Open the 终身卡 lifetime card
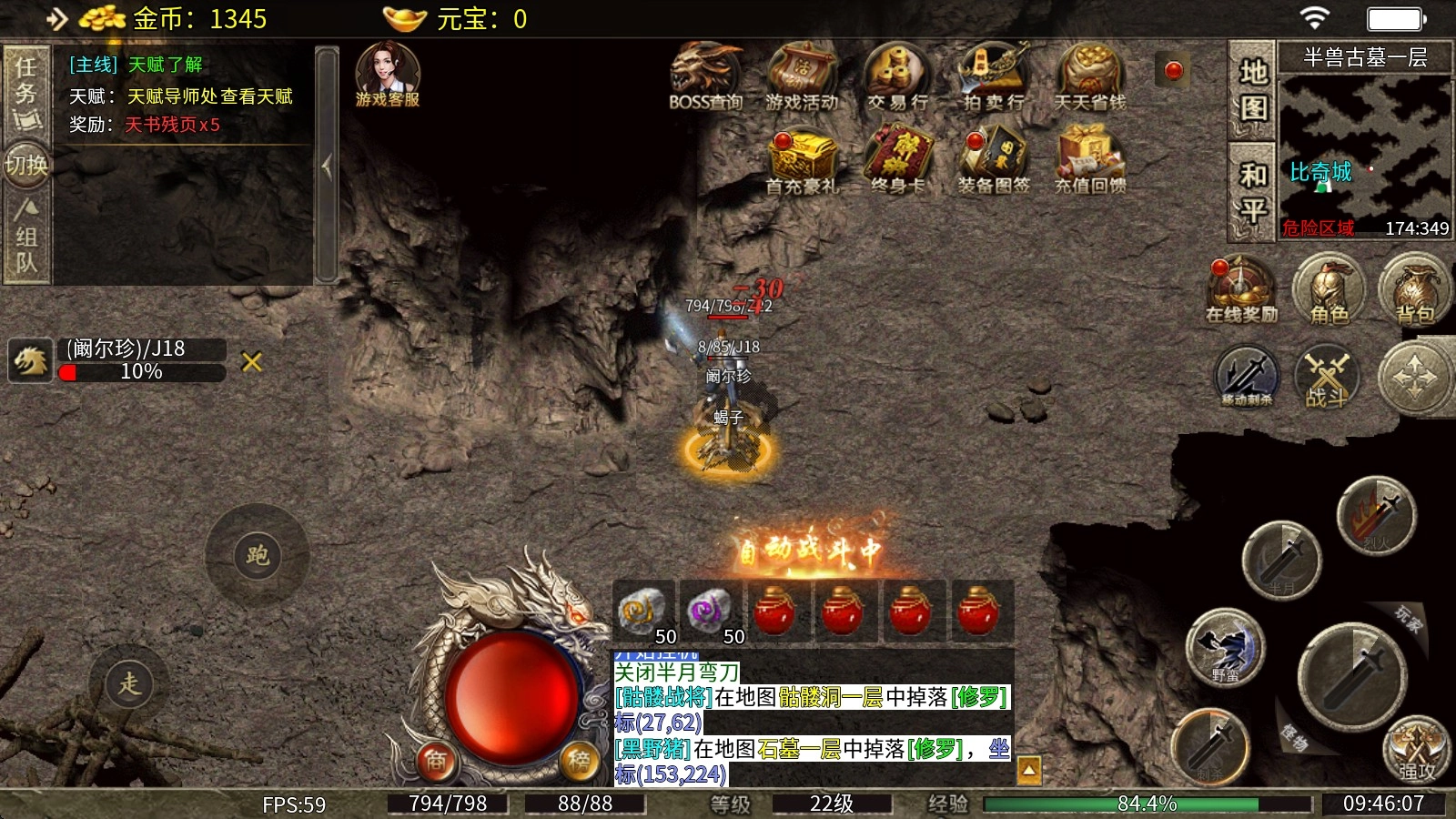Screen dimensions: 1456x819 [897, 162]
